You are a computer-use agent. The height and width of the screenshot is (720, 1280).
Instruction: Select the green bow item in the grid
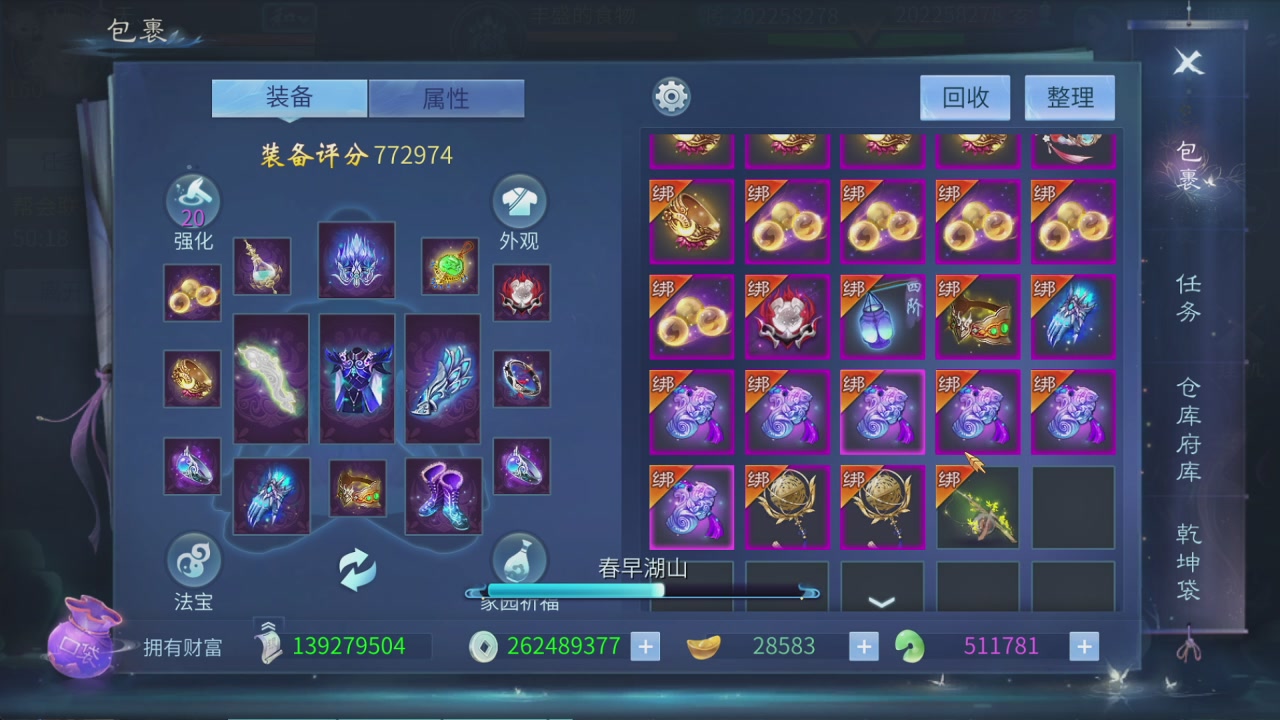(978, 508)
